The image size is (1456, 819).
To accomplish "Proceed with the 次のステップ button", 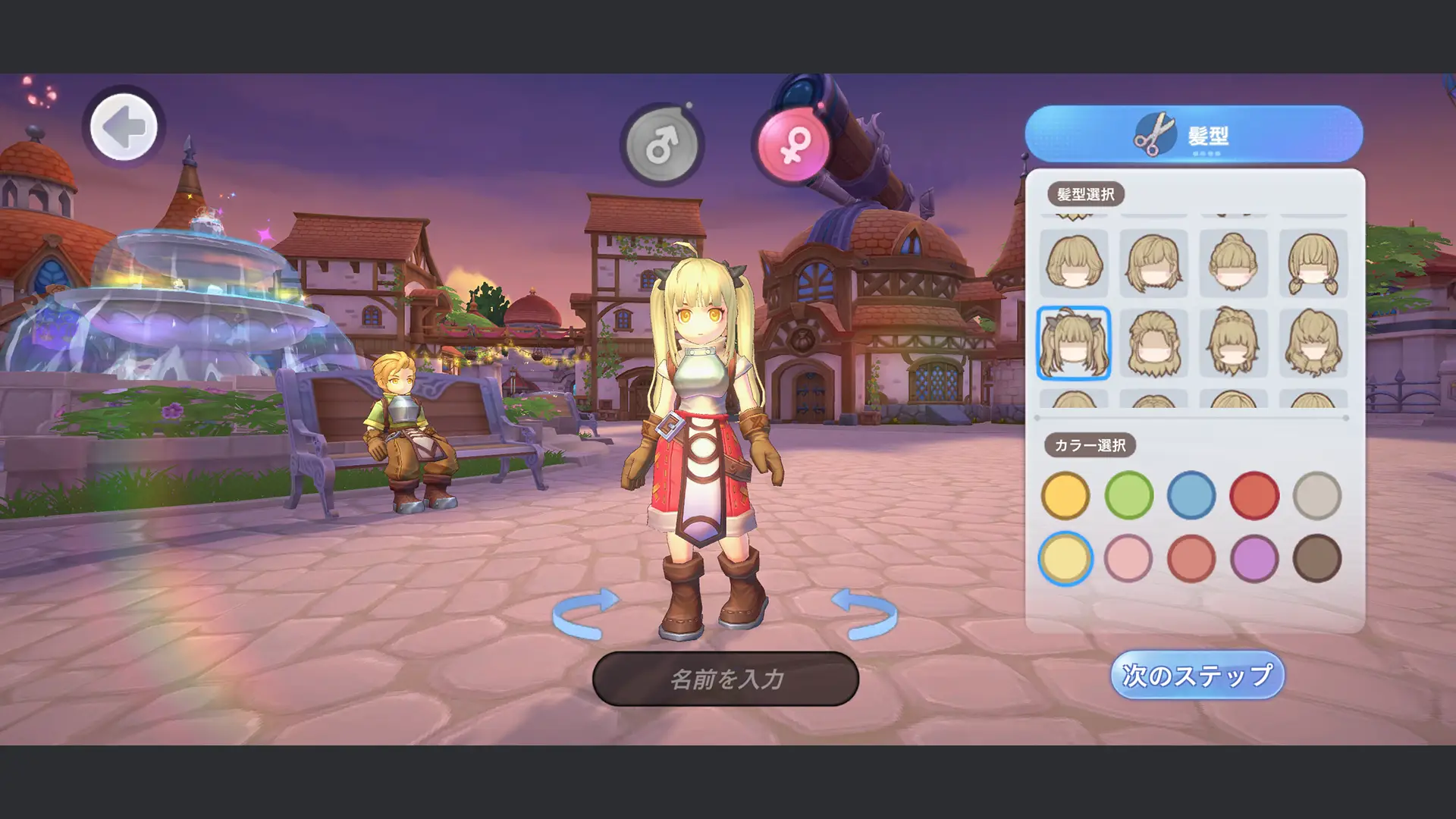I will pyautogui.click(x=1197, y=675).
